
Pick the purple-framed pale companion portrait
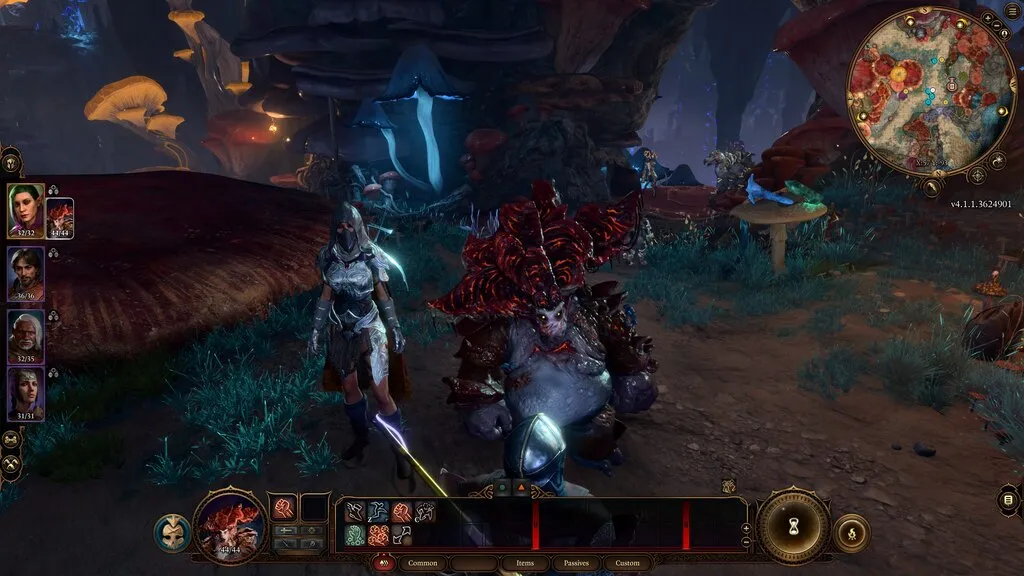tap(25, 393)
